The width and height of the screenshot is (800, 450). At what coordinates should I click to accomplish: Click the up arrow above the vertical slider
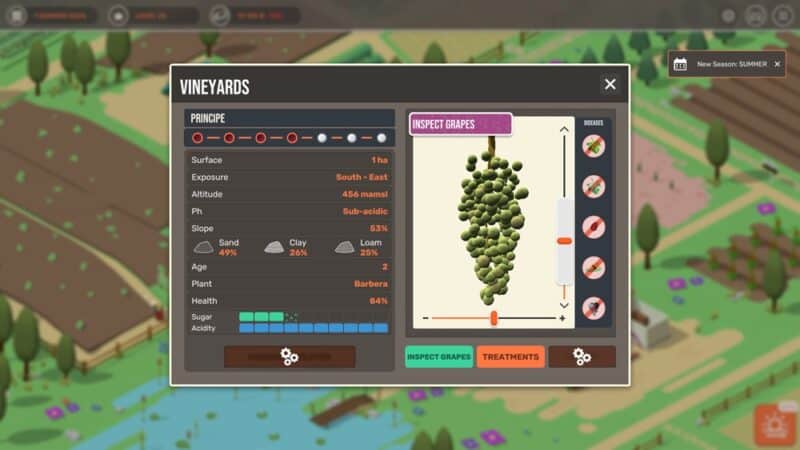tap(564, 130)
